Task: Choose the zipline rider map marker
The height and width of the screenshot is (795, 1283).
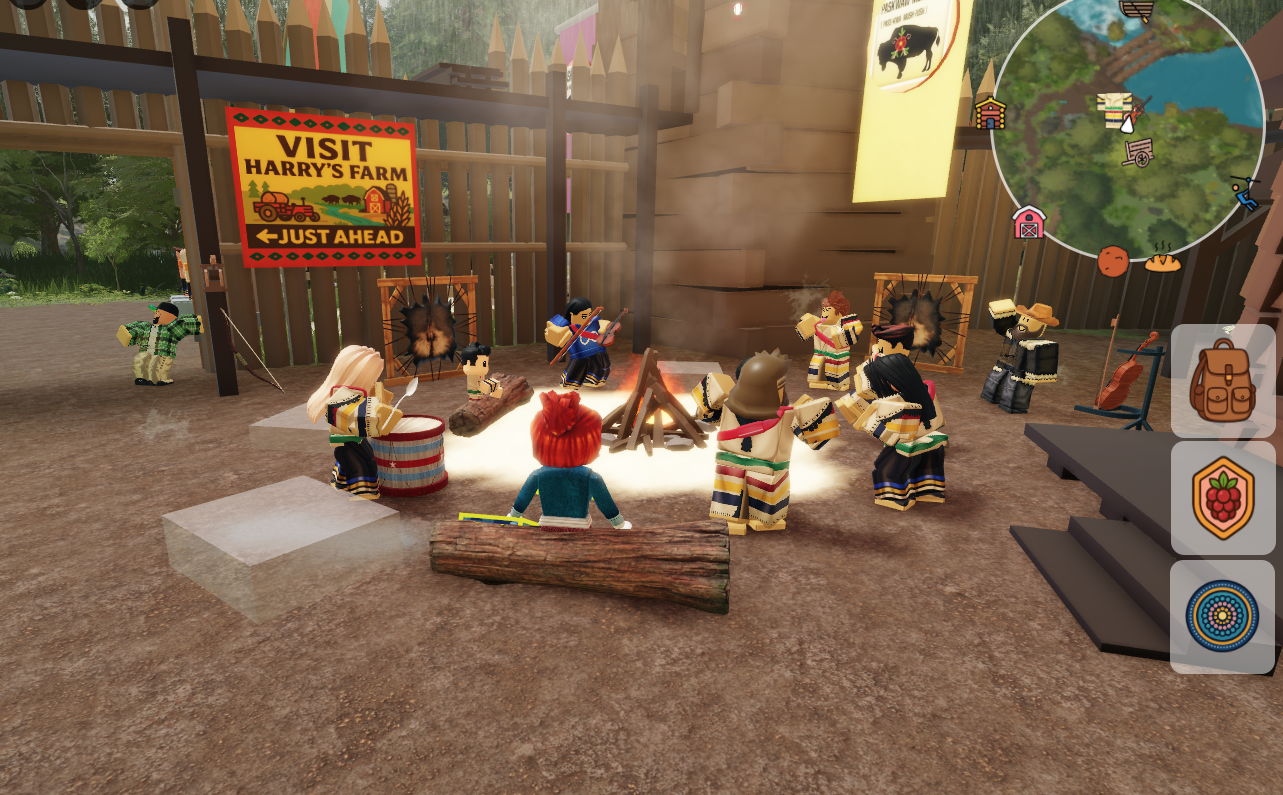Action: point(1245,191)
